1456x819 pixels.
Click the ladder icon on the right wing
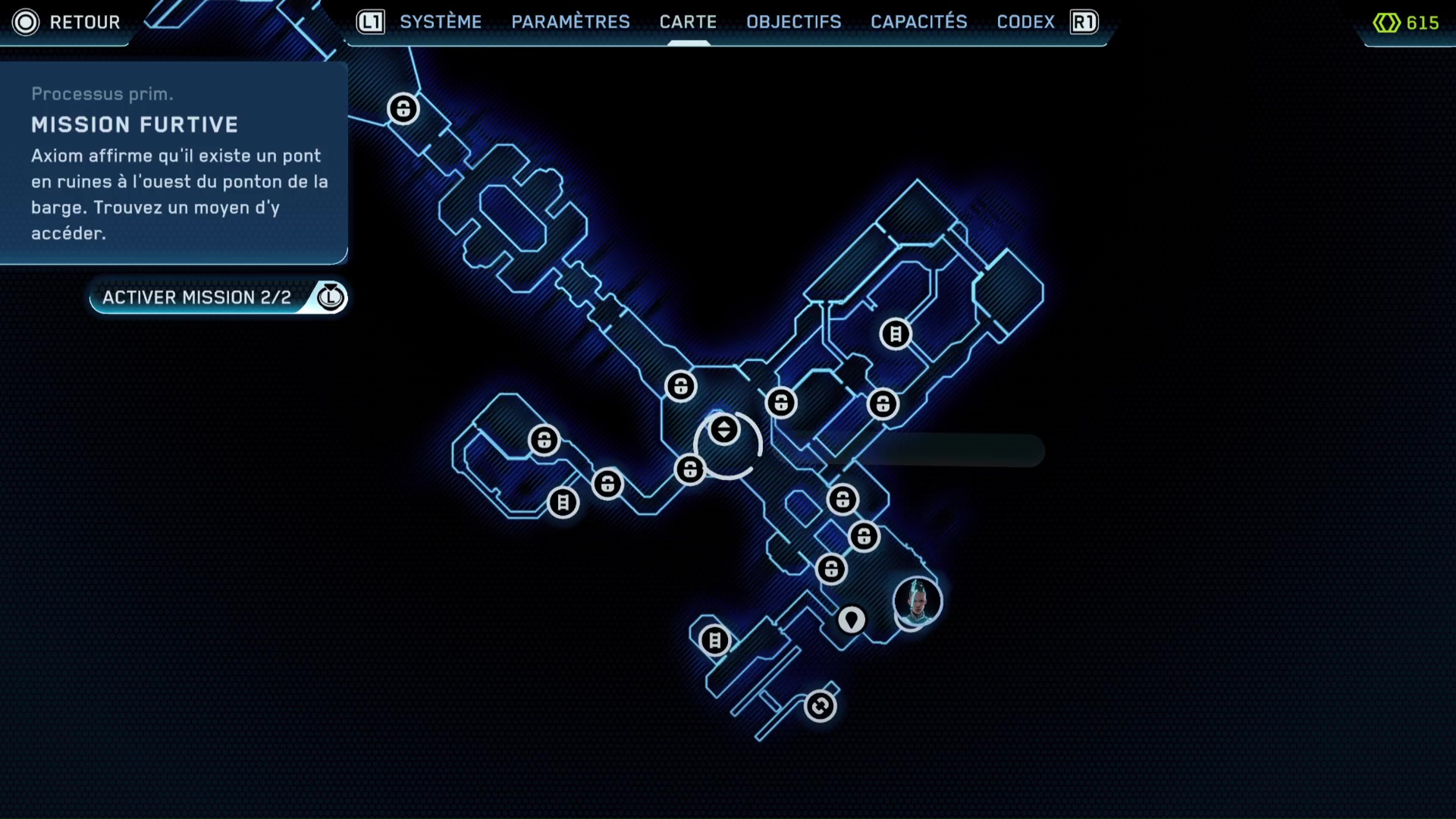point(896,334)
